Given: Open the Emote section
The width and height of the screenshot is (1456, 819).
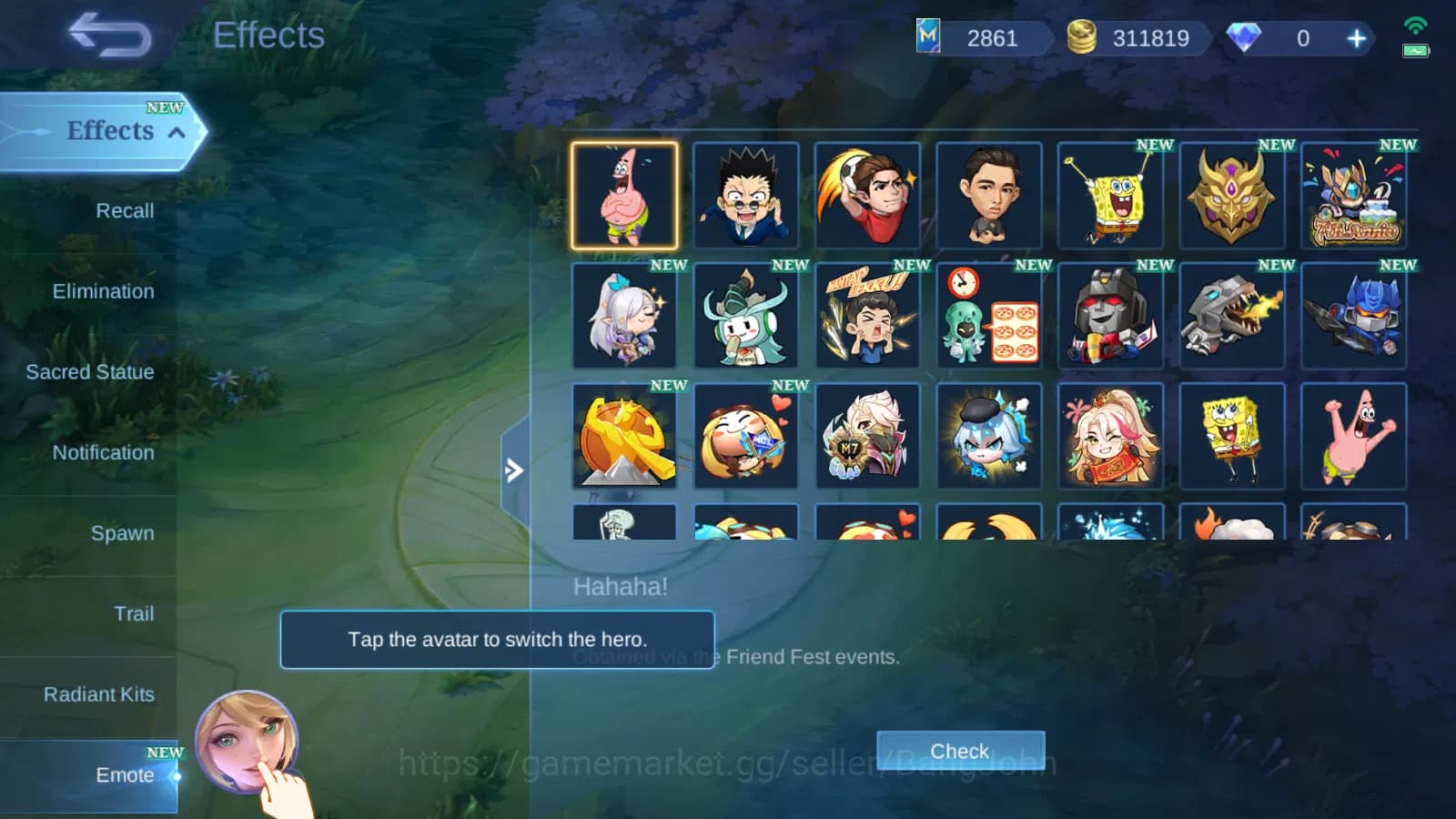Looking at the screenshot, I should [x=125, y=775].
